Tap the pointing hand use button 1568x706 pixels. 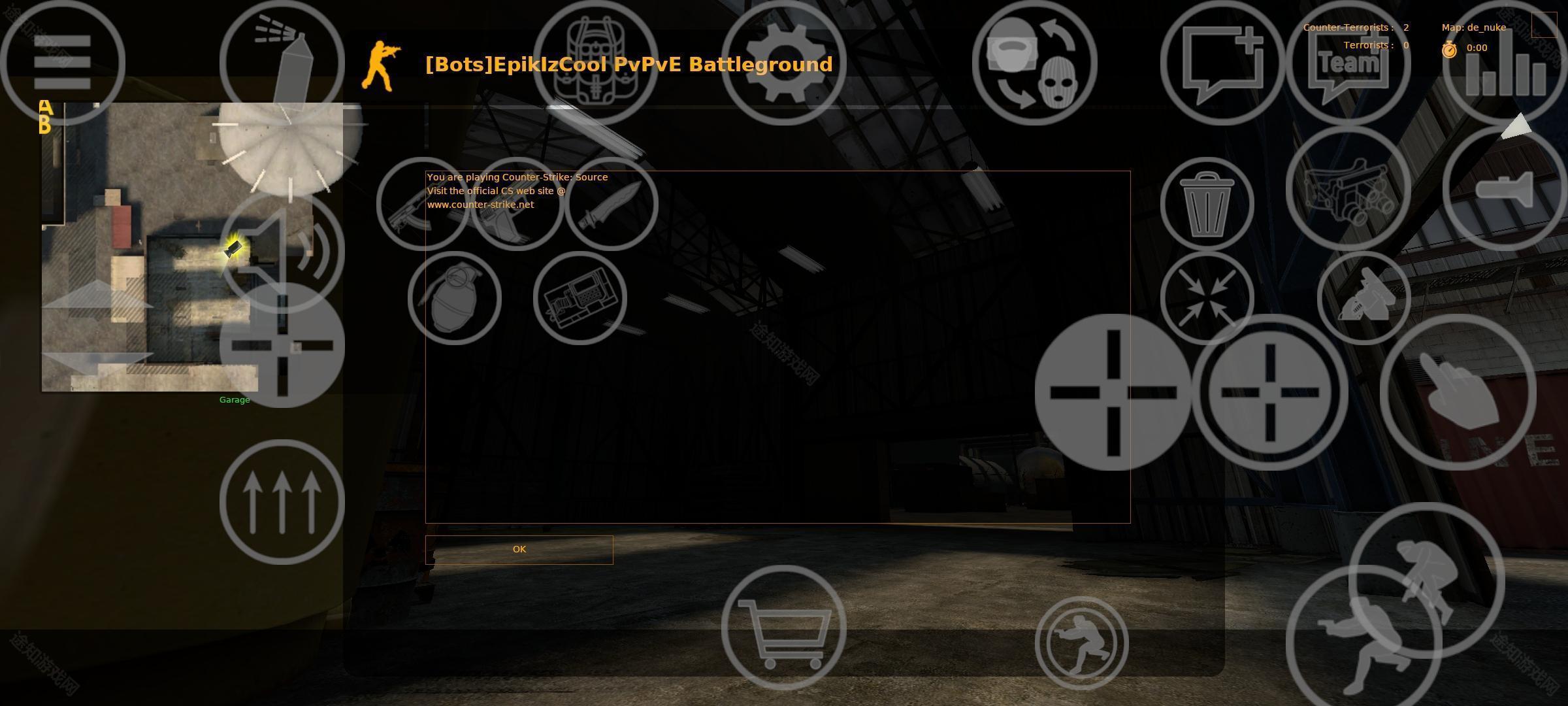point(1458,392)
